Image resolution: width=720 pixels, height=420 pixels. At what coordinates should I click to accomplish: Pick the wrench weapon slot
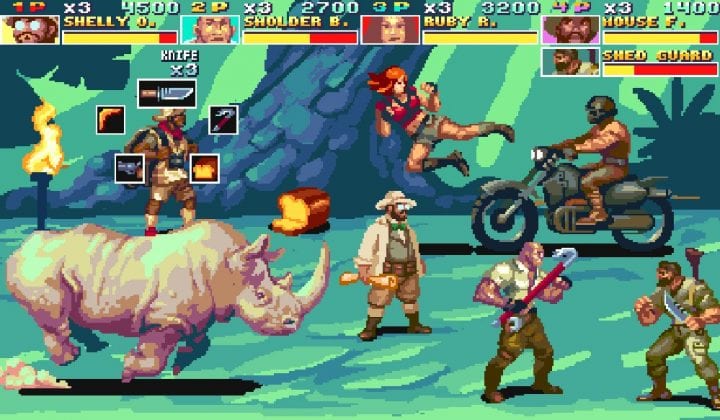(x=223, y=120)
